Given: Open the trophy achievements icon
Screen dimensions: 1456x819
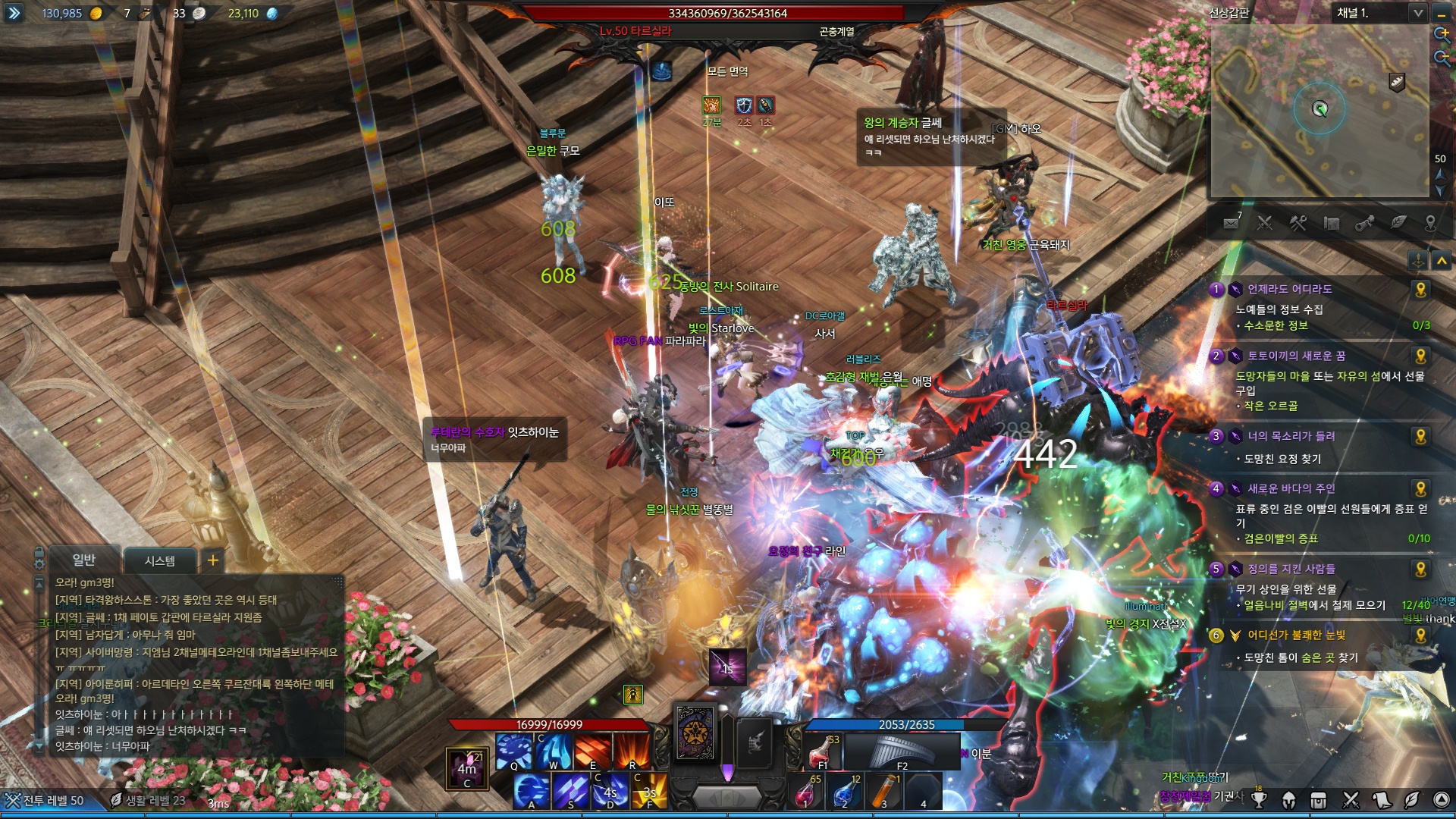Looking at the screenshot, I should coord(1259,799).
